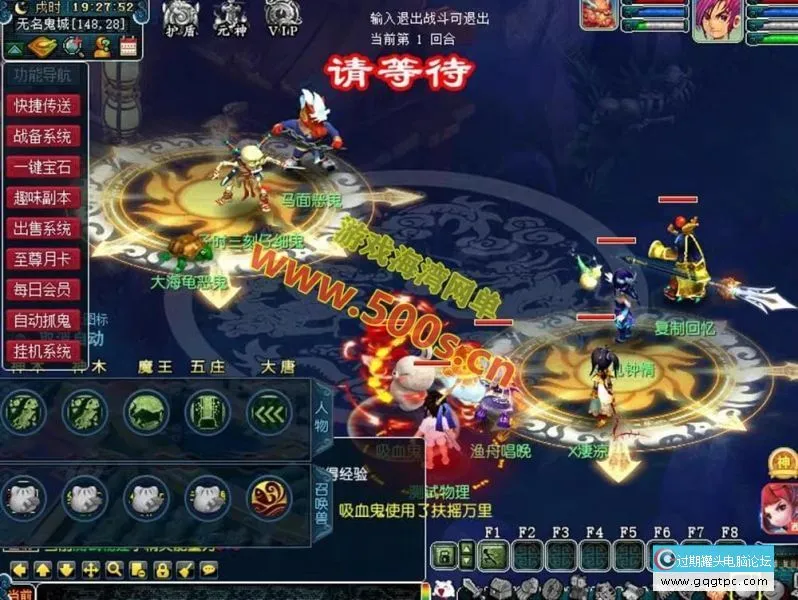The image size is (798, 600).
Task: Open the 快捷传送 quick teleport menu
Action: [x=42, y=105]
